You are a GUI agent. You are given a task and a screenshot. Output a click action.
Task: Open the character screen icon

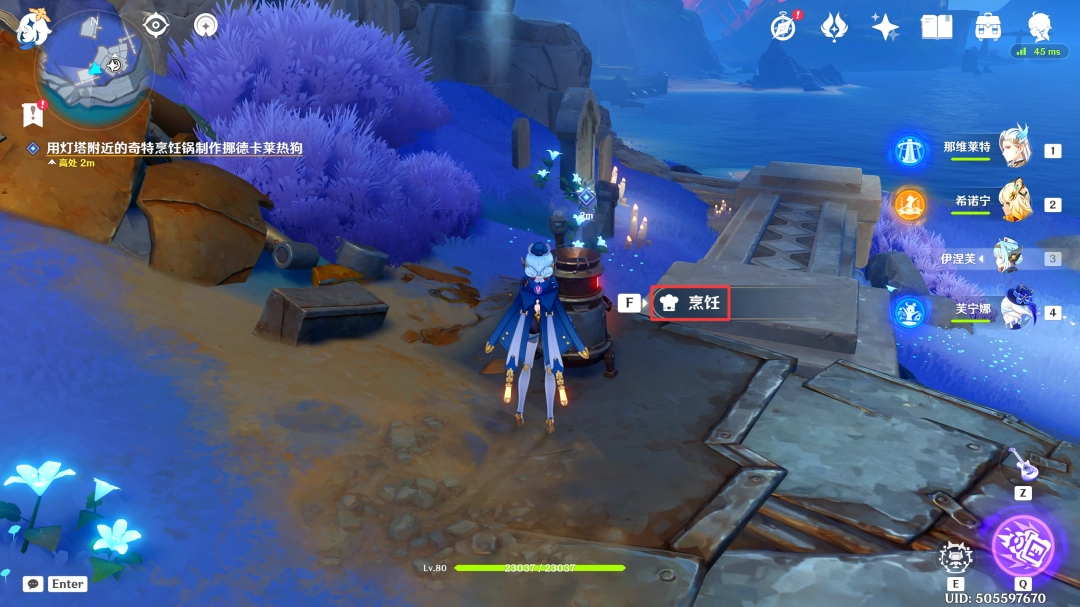pyautogui.click(x=1040, y=26)
